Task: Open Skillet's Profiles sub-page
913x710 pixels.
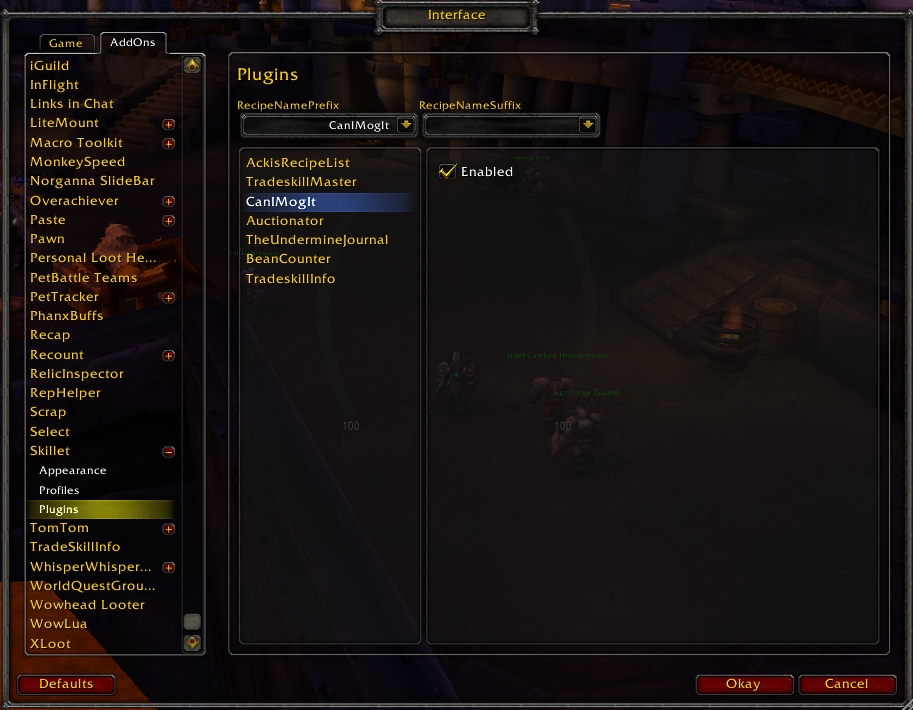Action: [x=59, y=491]
